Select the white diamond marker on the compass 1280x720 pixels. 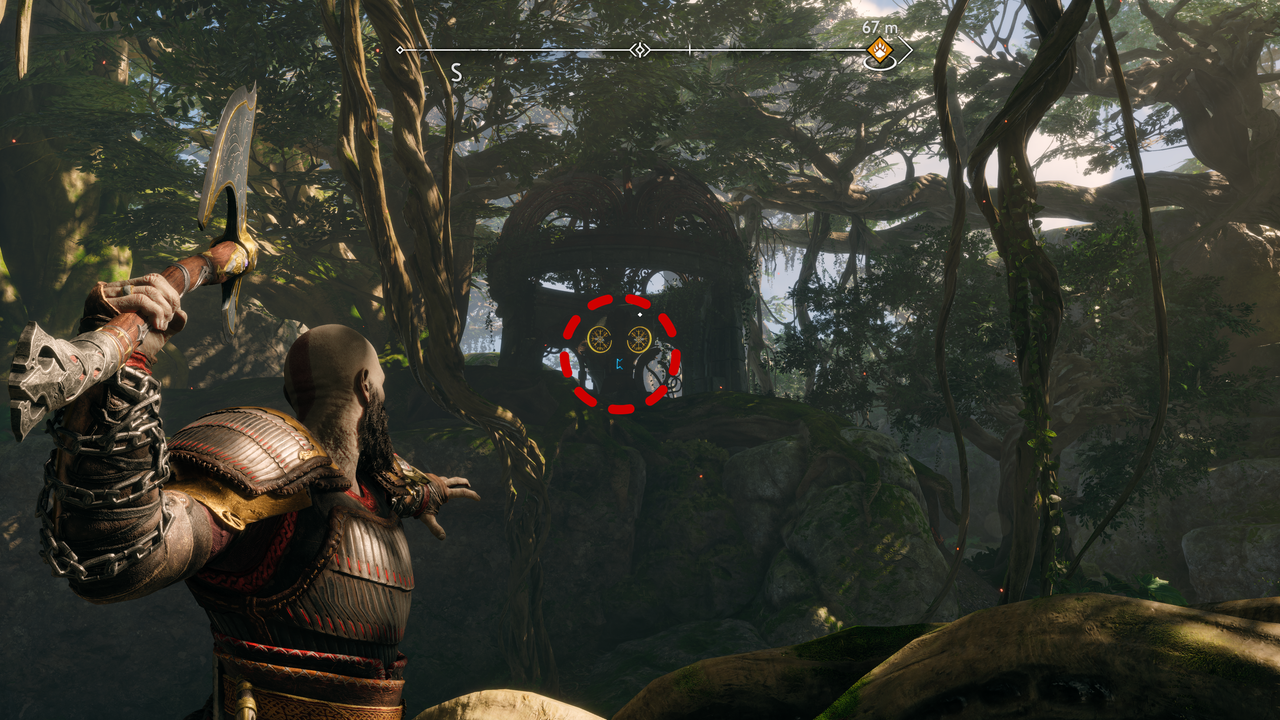641,49
